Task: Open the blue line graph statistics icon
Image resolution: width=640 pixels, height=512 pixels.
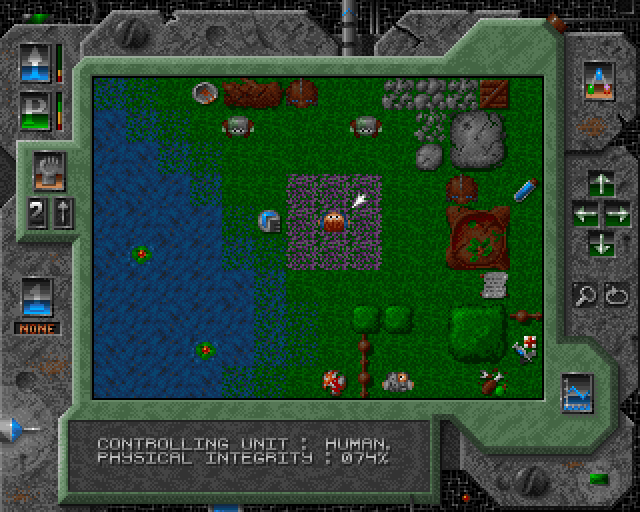Action: click(x=577, y=391)
